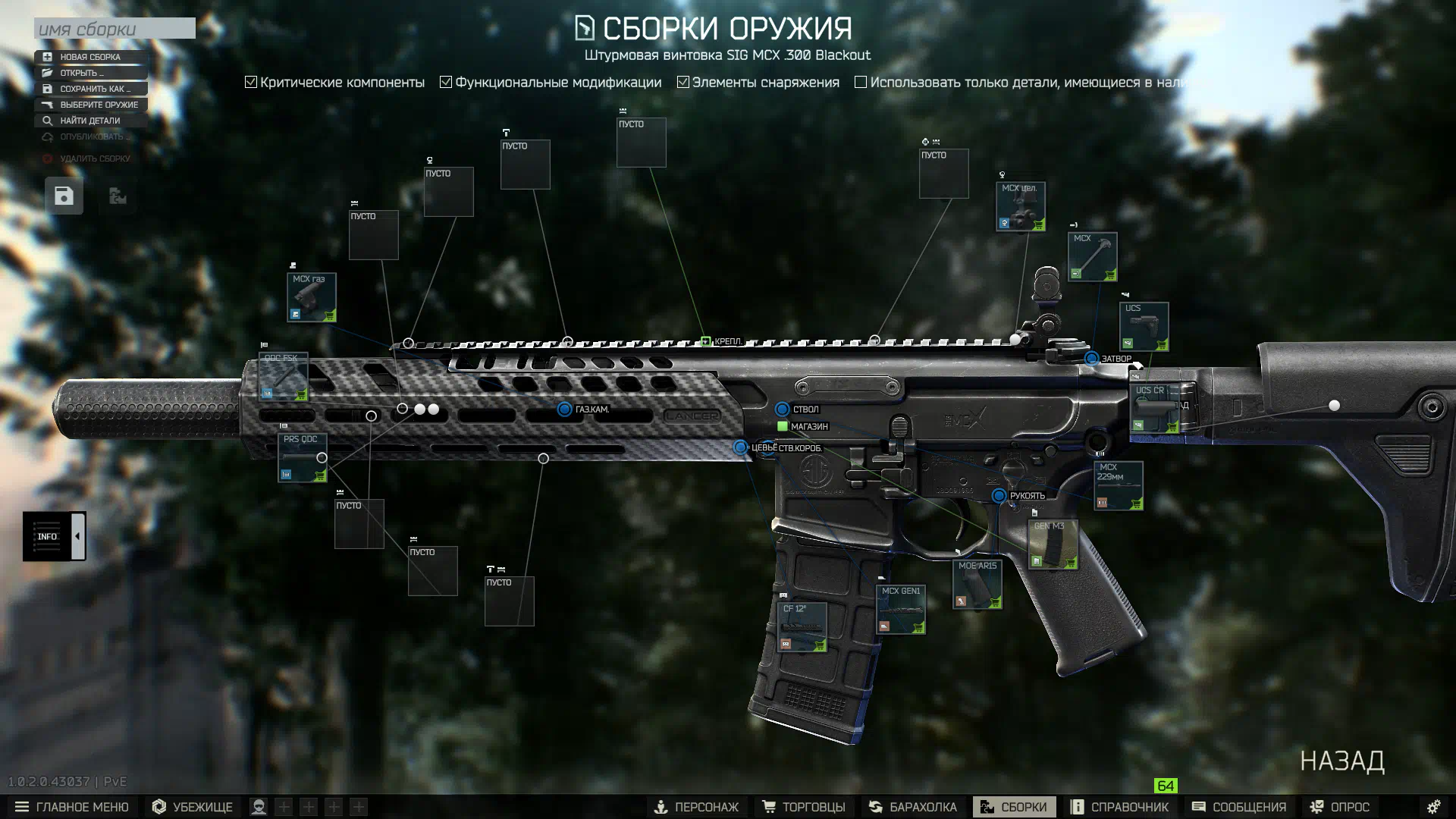This screenshot has height=819, width=1456.
Task: Enable only-available-parts checkbox
Action: tap(861, 82)
